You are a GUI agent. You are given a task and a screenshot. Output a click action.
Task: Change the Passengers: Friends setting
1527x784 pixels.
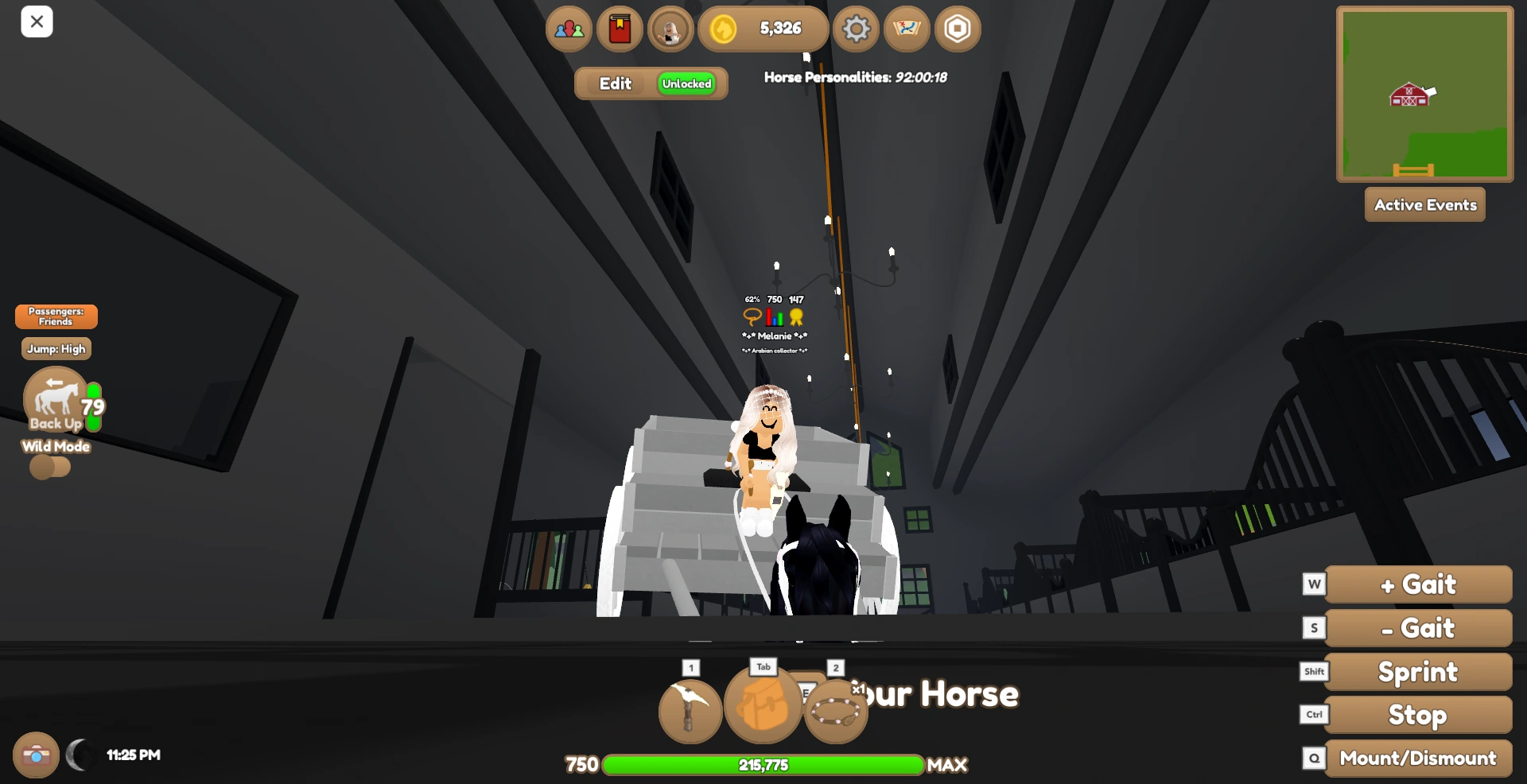(55, 316)
